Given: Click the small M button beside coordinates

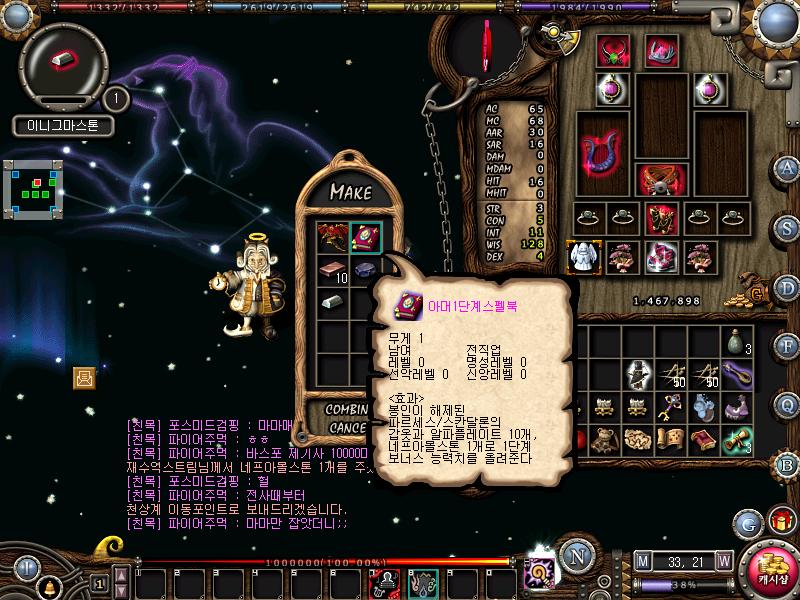Looking at the screenshot, I should 642,559.
